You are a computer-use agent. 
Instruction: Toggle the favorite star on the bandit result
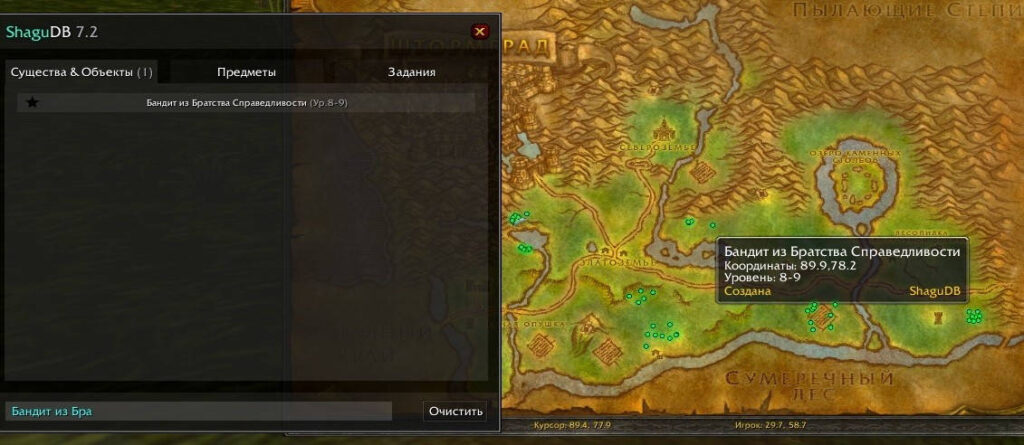pos(32,102)
